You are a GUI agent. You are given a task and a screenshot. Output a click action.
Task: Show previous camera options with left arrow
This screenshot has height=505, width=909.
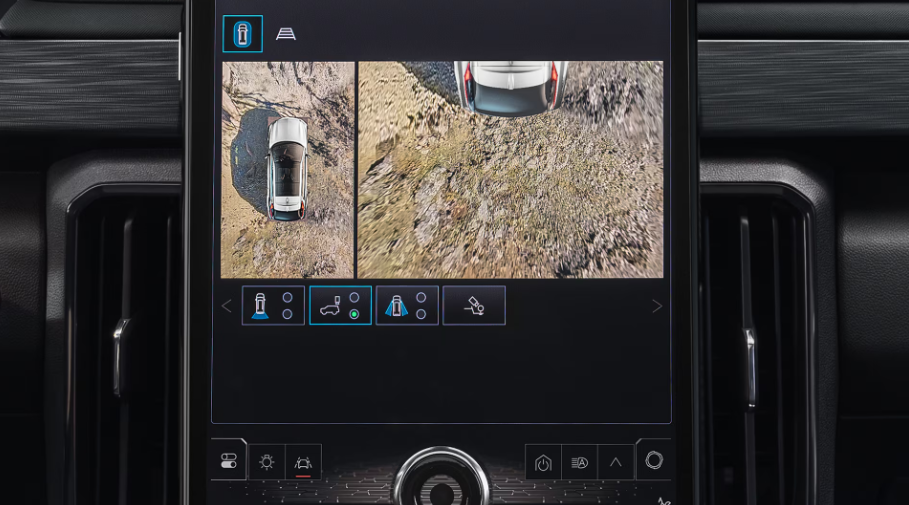[226, 306]
